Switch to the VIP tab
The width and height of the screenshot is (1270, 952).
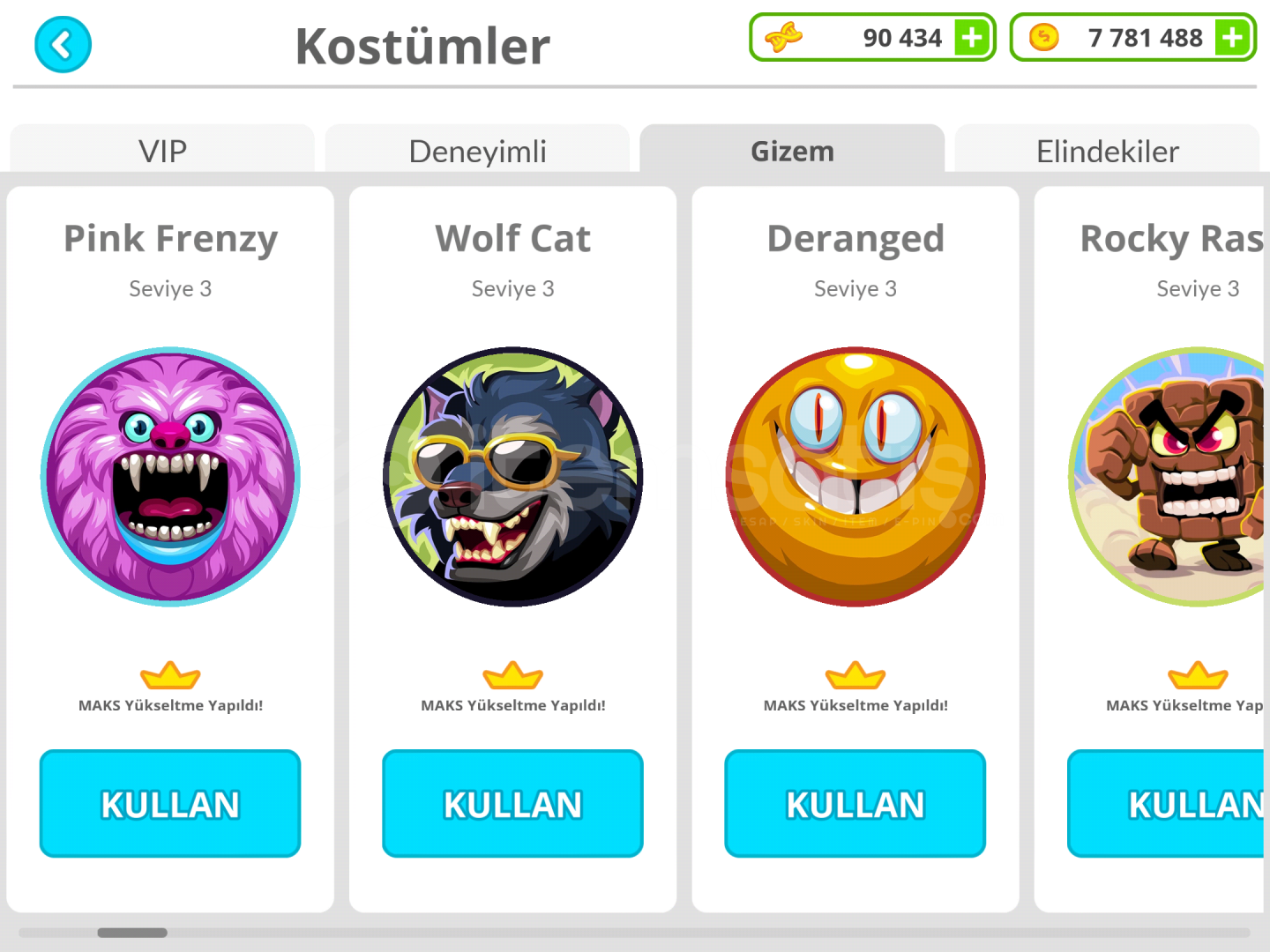(161, 151)
